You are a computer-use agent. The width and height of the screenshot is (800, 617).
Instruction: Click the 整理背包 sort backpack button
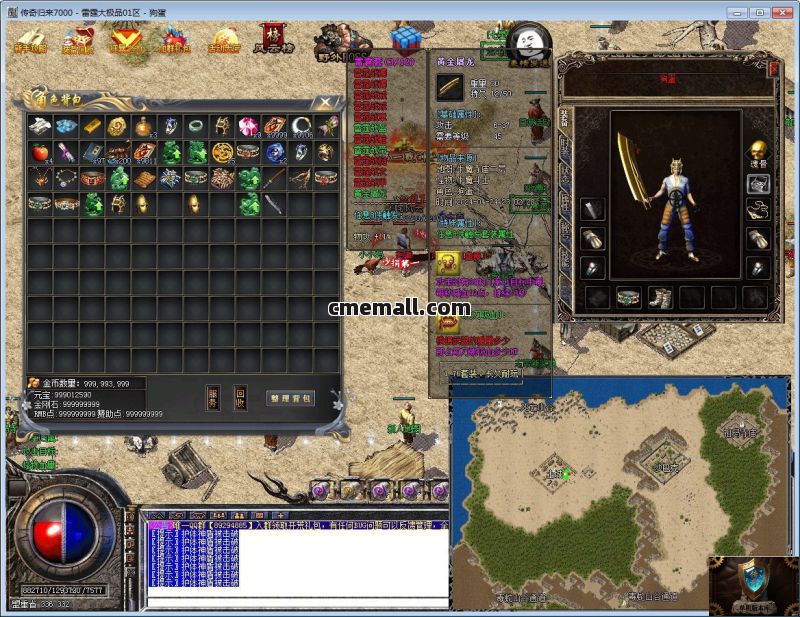click(x=290, y=398)
